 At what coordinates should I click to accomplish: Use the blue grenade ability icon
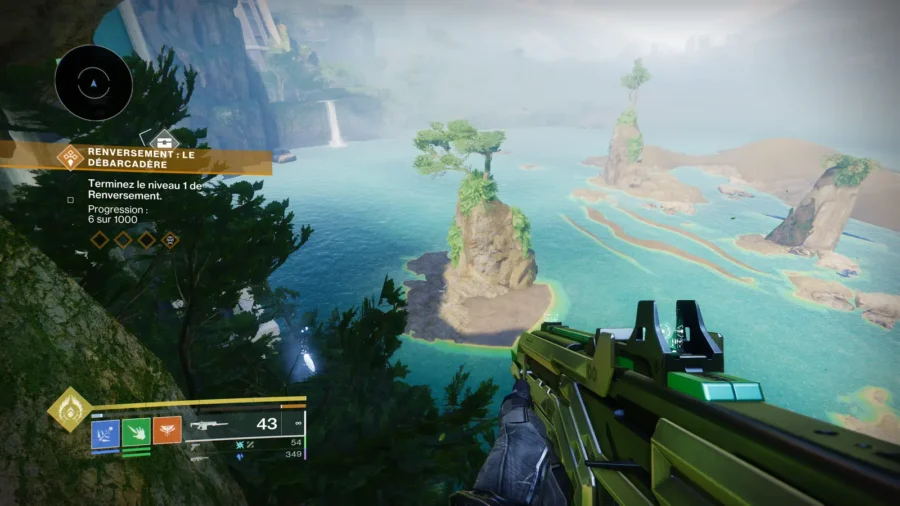(x=105, y=431)
